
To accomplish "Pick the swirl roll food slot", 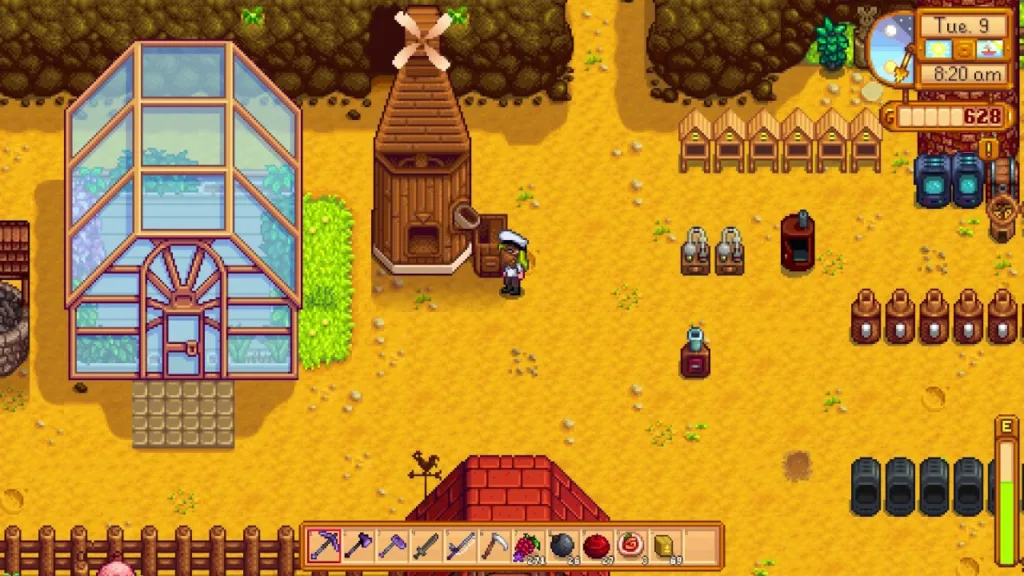I will click(630, 546).
